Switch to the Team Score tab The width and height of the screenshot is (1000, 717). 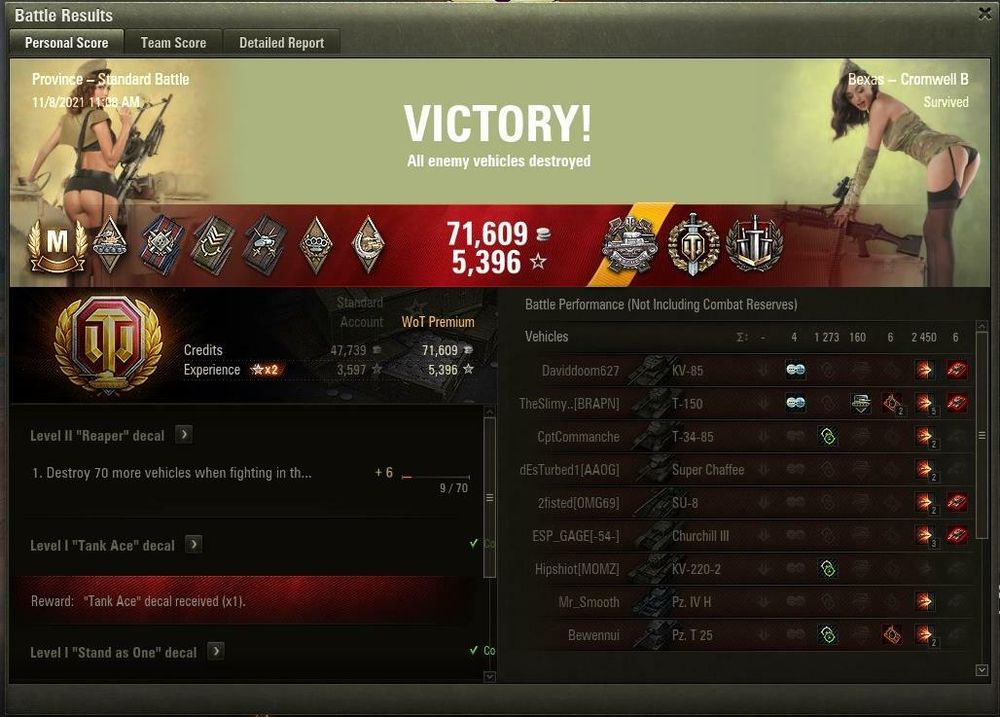click(x=173, y=42)
